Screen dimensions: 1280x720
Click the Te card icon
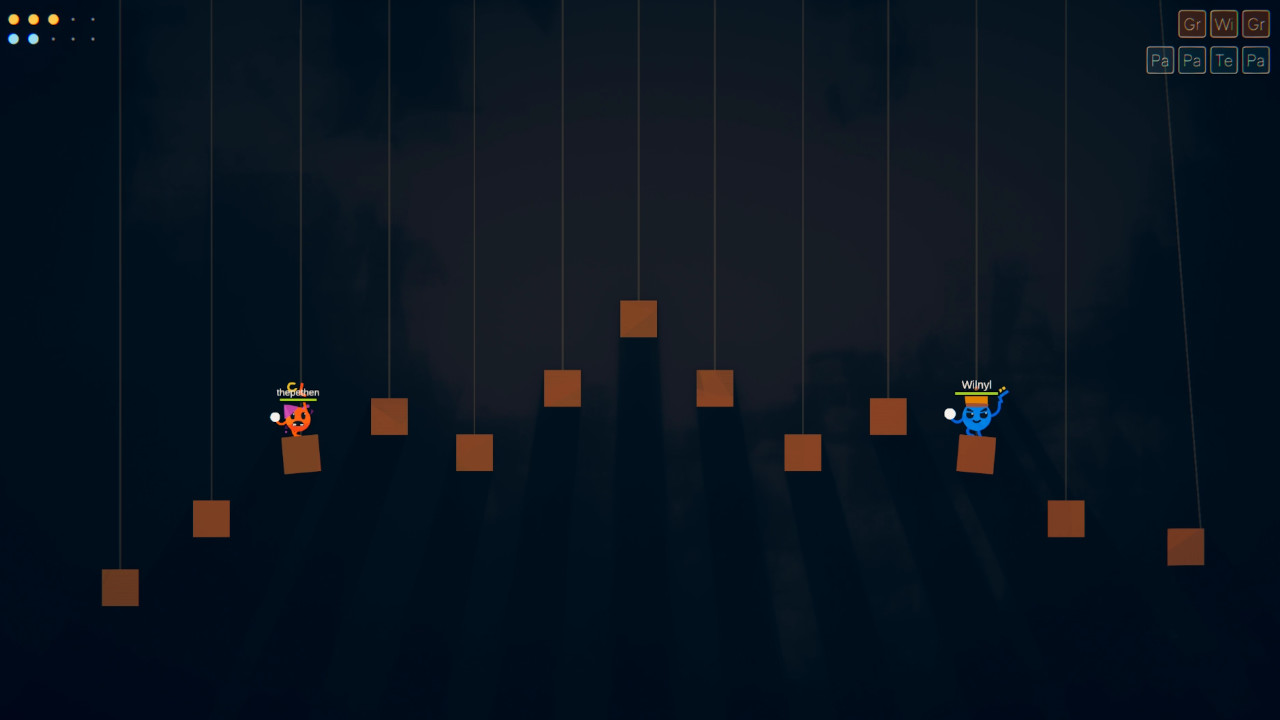(1223, 59)
